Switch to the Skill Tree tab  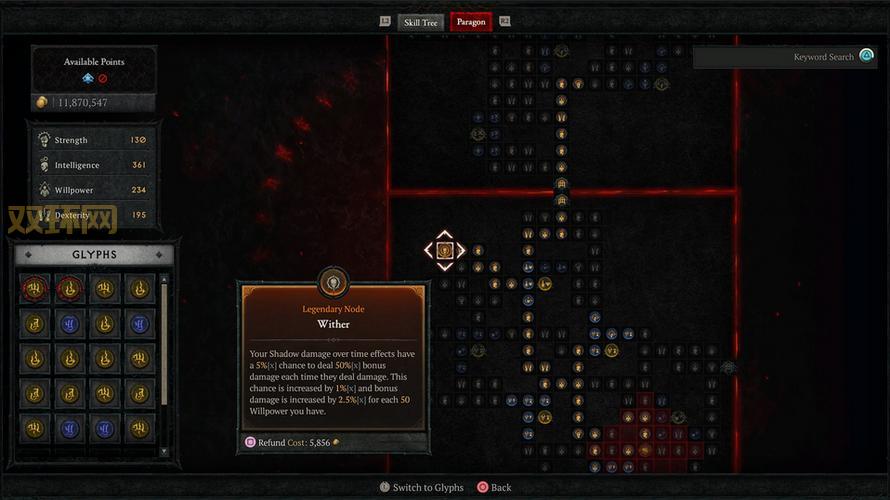coord(420,22)
